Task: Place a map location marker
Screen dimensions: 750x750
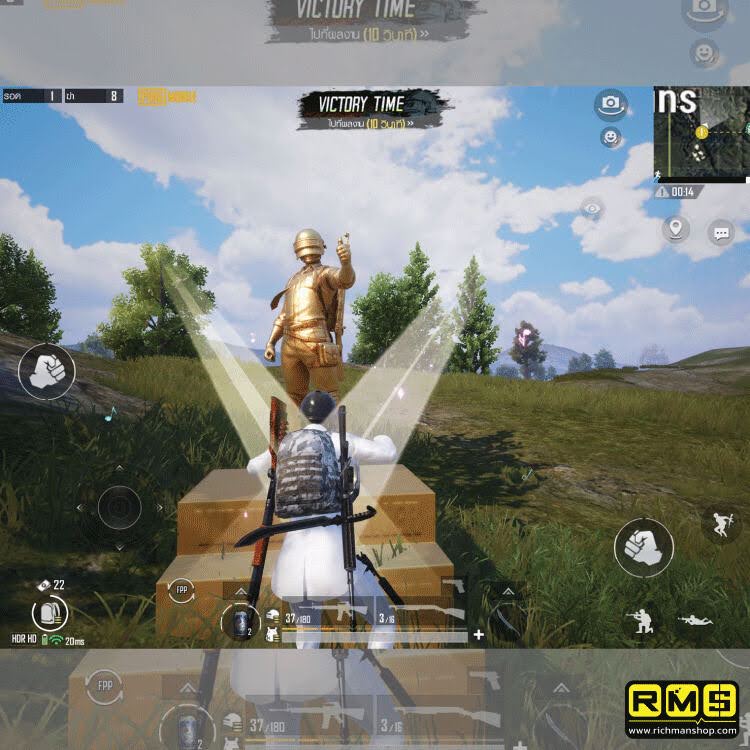Action: tap(676, 229)
